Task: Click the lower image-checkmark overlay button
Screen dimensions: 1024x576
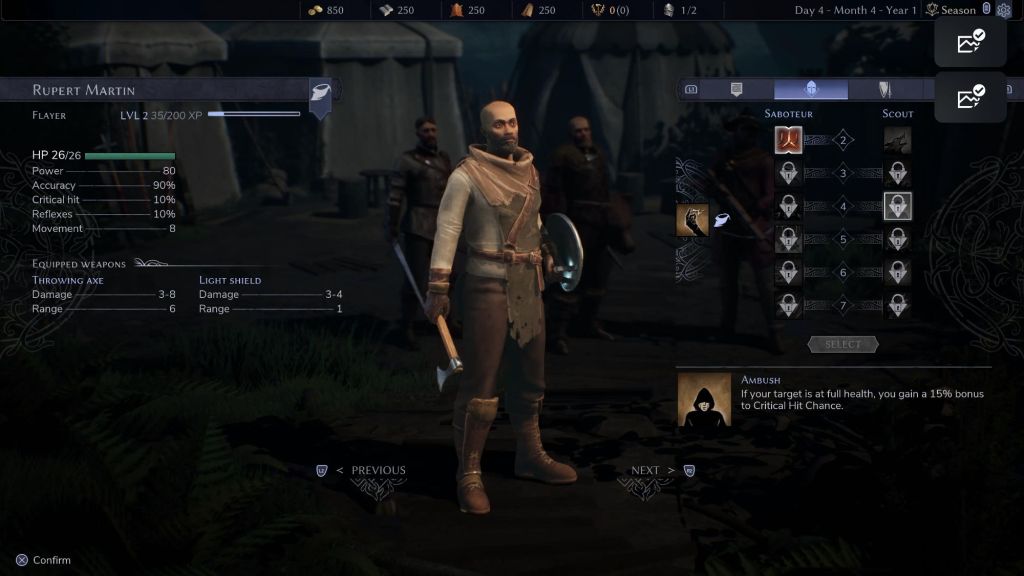Action: (970, 98)
